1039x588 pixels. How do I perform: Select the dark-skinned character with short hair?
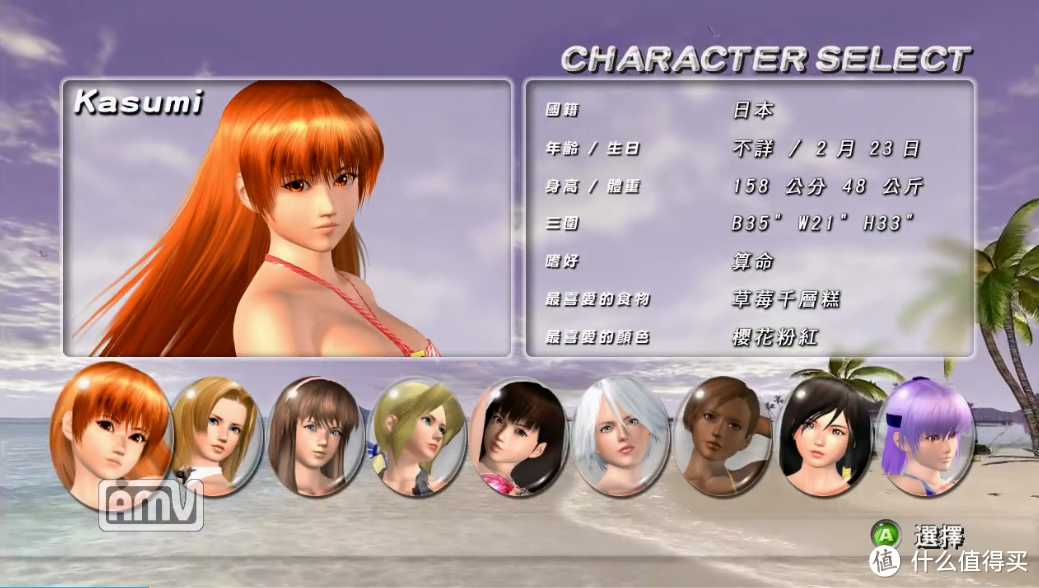pos(722,437)
